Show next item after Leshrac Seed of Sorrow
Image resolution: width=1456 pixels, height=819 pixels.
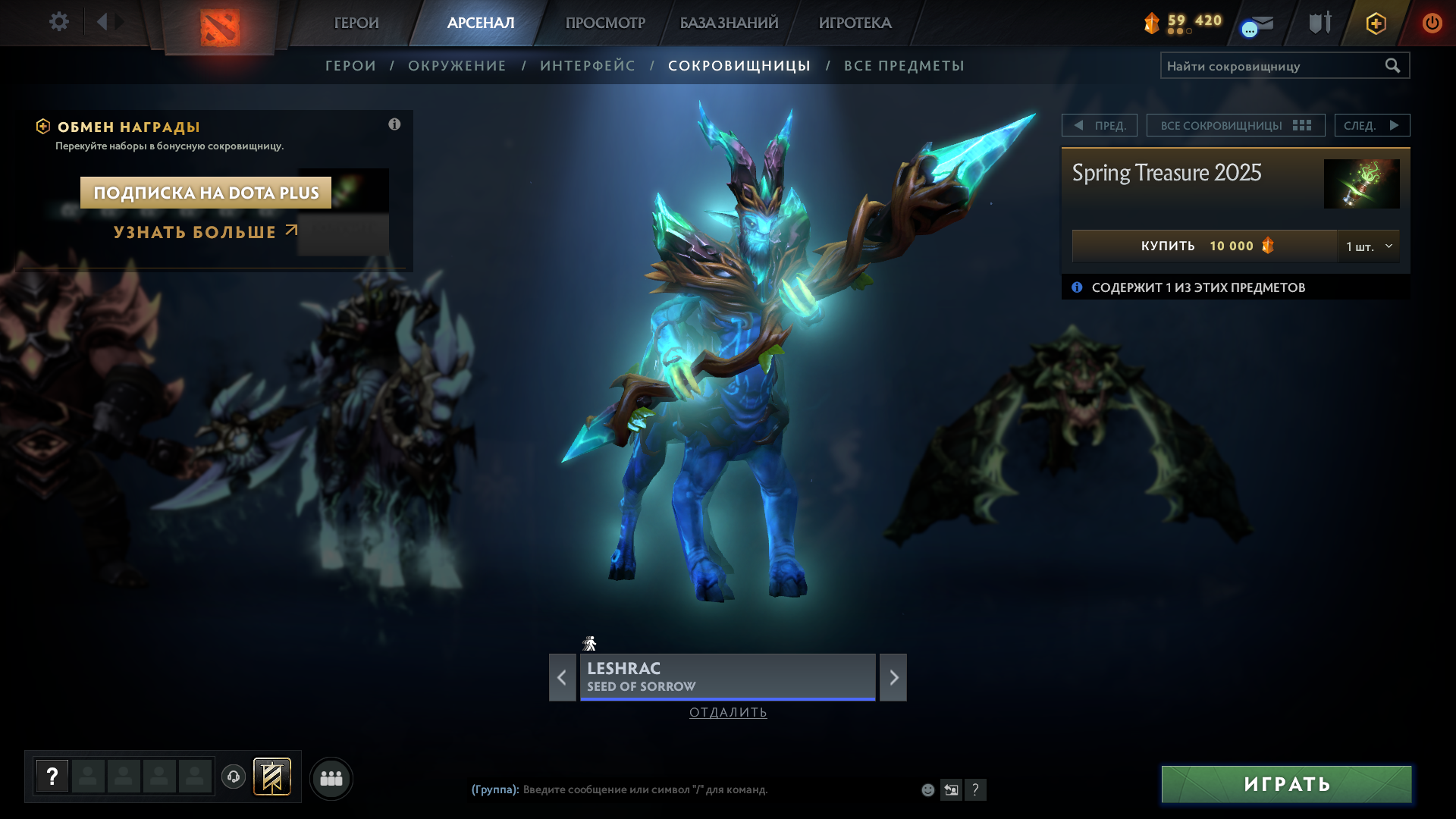click(x=893, y=677)
